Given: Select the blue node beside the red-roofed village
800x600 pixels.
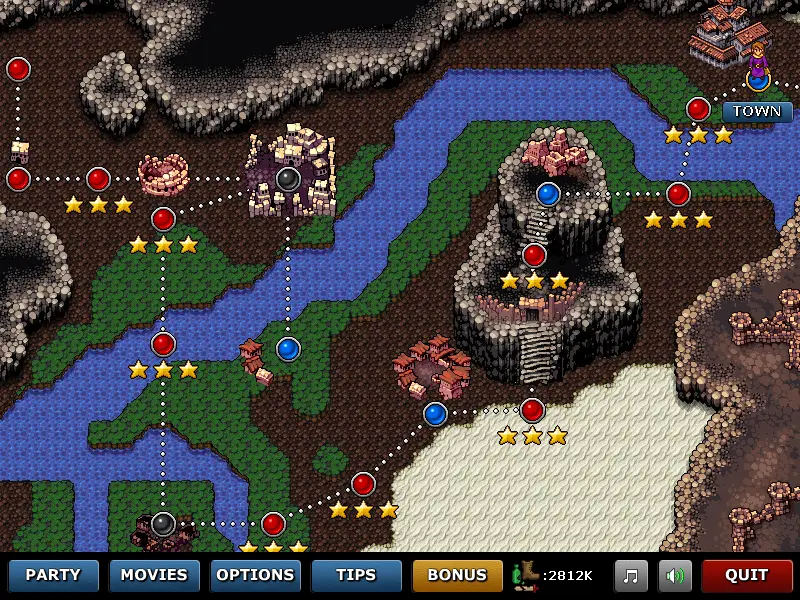Looking at the screenshot, I should [x=435, y=413].
